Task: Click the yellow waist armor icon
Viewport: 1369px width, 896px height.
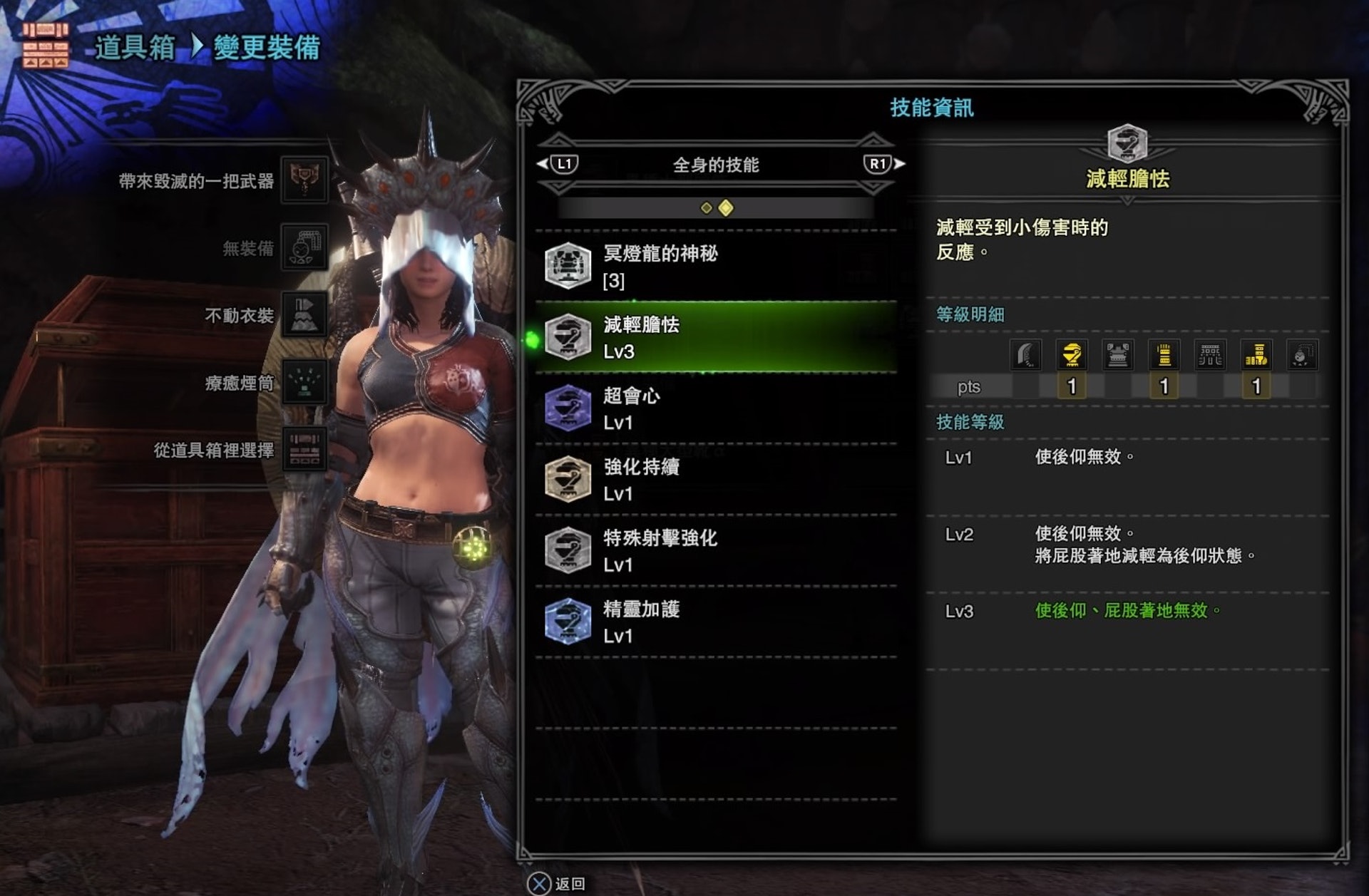Action: (x=1256, y=354)
